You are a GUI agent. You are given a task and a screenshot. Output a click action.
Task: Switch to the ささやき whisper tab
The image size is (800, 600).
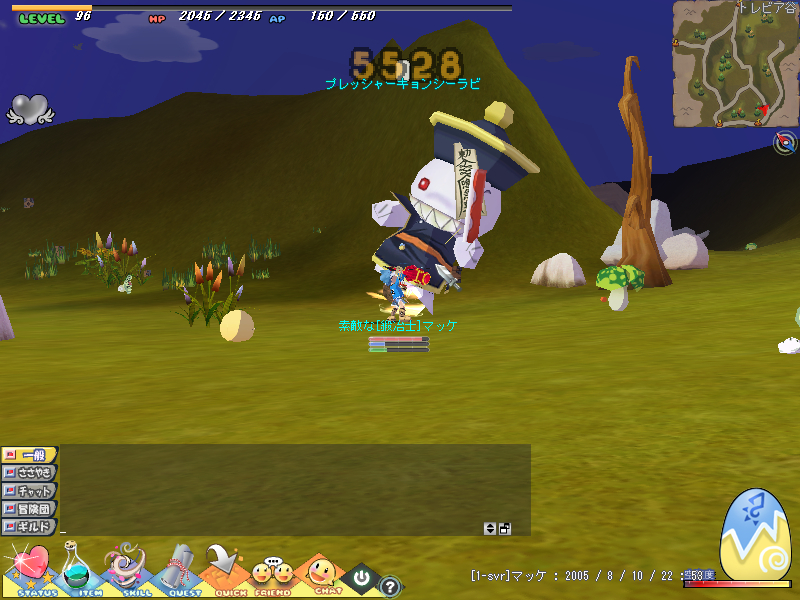30,473
